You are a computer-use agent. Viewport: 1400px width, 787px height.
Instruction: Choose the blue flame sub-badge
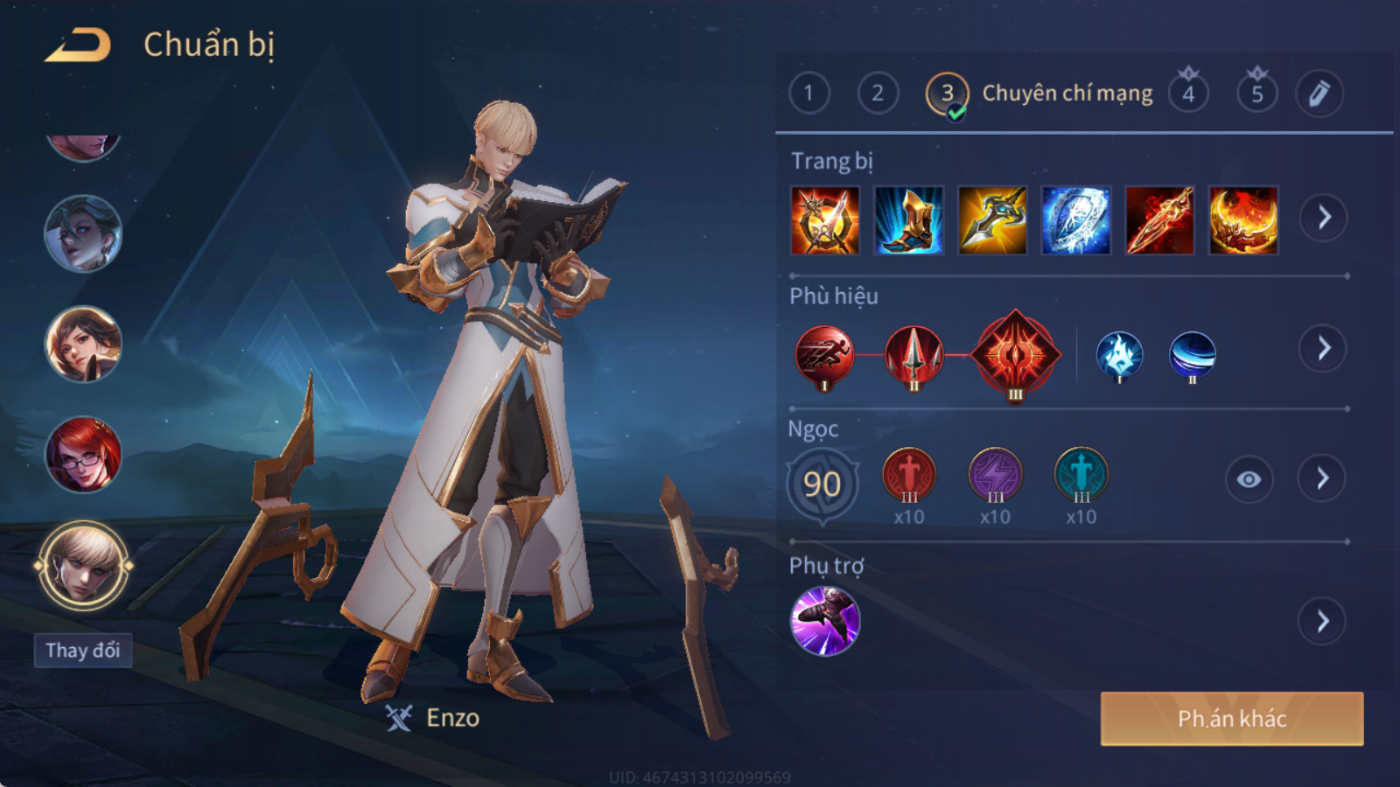[1119, 356]
